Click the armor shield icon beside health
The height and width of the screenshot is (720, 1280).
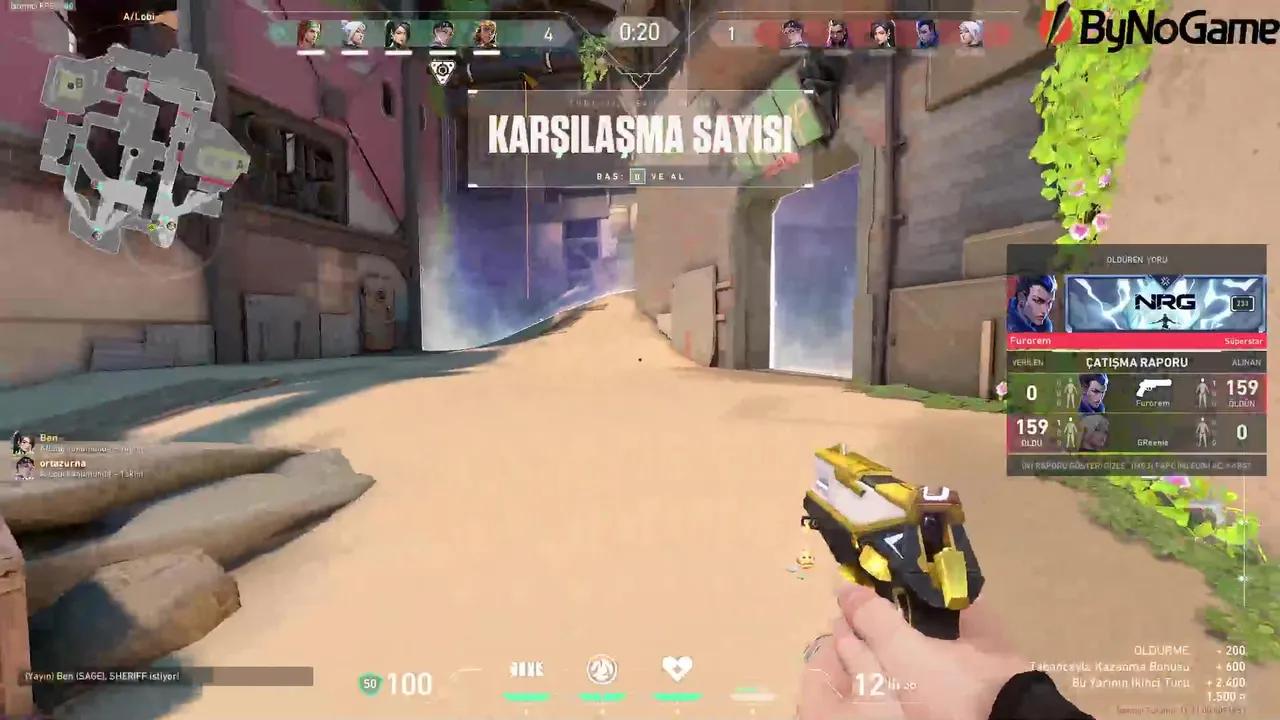pos(370,684)
